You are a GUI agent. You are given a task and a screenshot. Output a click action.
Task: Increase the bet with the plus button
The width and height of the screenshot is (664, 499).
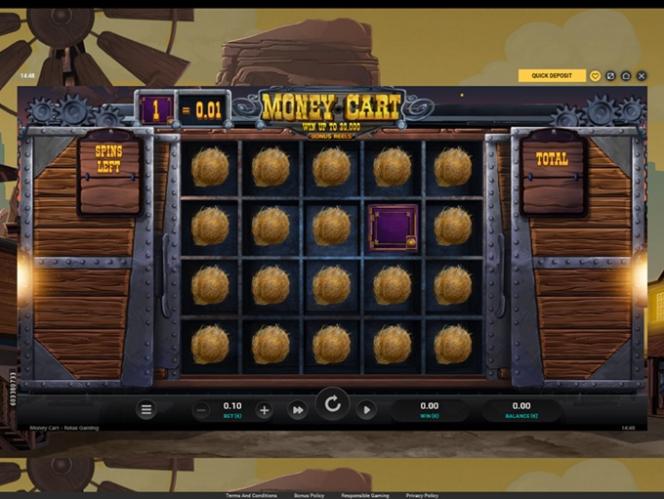coord(264,410)
